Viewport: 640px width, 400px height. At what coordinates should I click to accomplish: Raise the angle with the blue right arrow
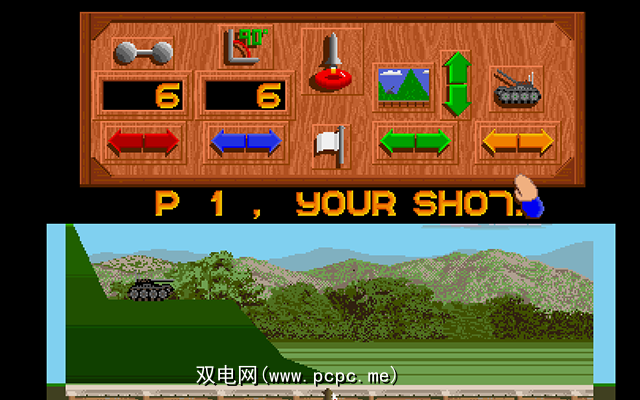pos(266,142)
